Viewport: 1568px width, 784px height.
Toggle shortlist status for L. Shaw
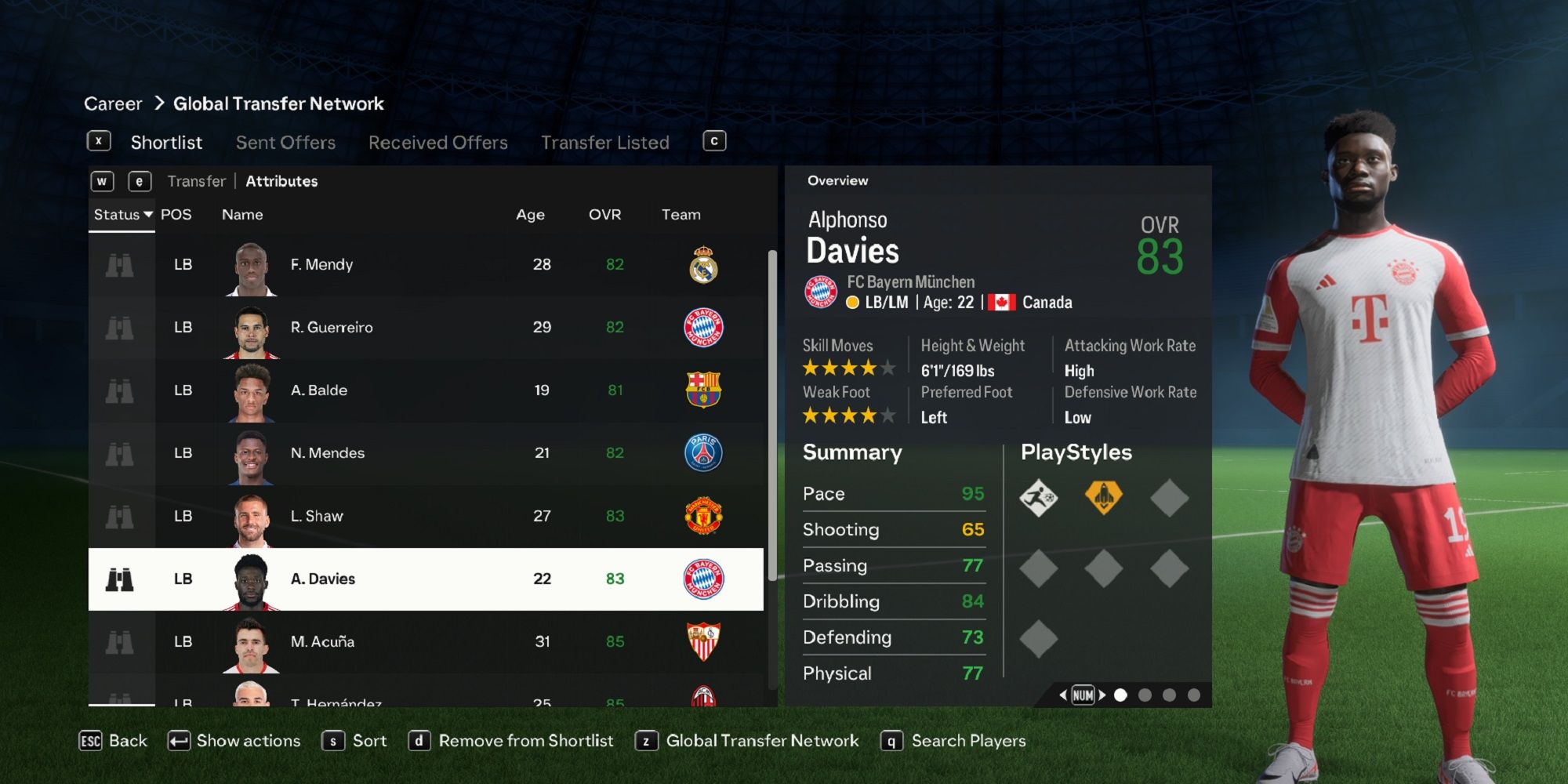click(x=119, y=515)
